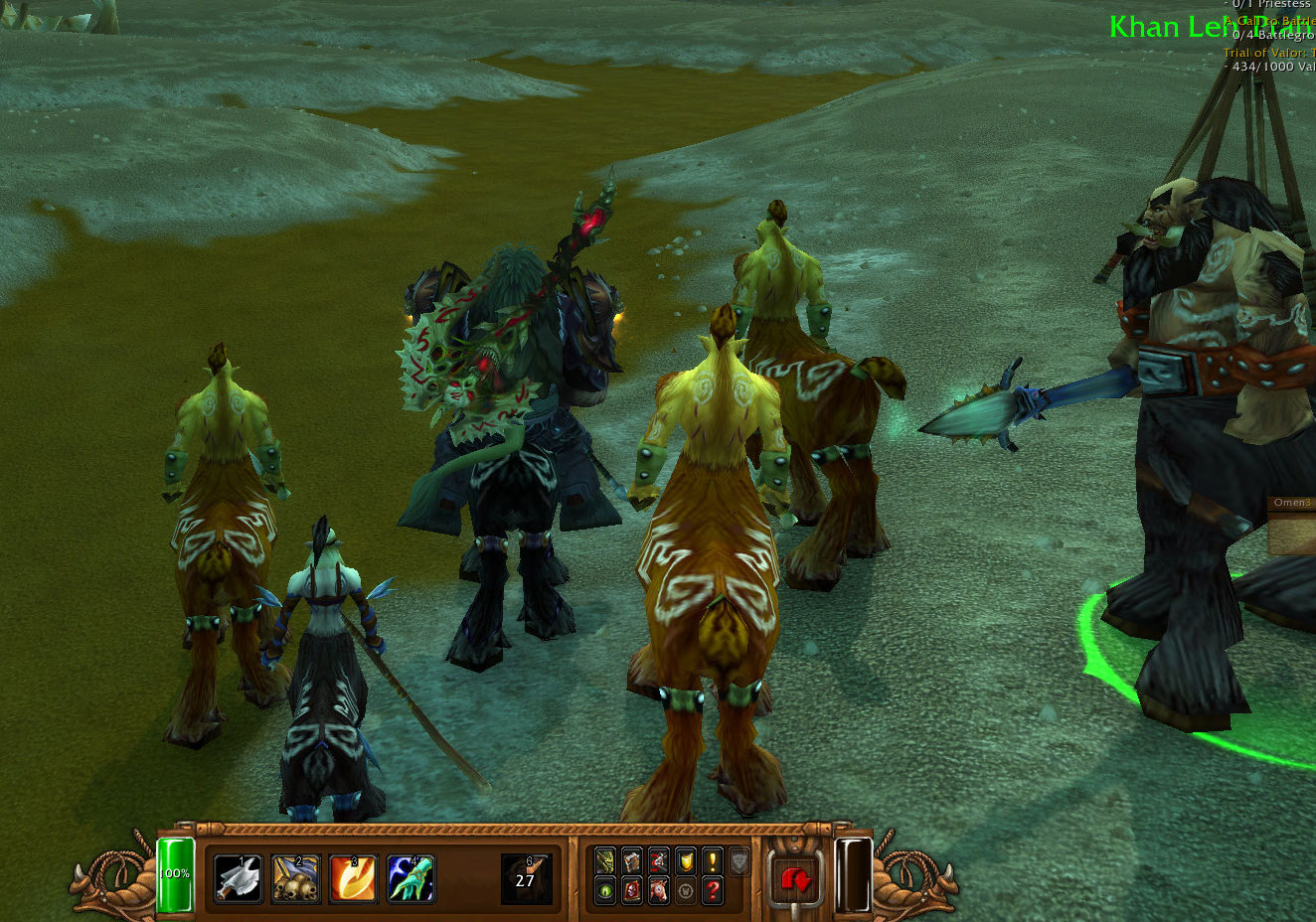Open the stable panel via the horse icon

658,890
